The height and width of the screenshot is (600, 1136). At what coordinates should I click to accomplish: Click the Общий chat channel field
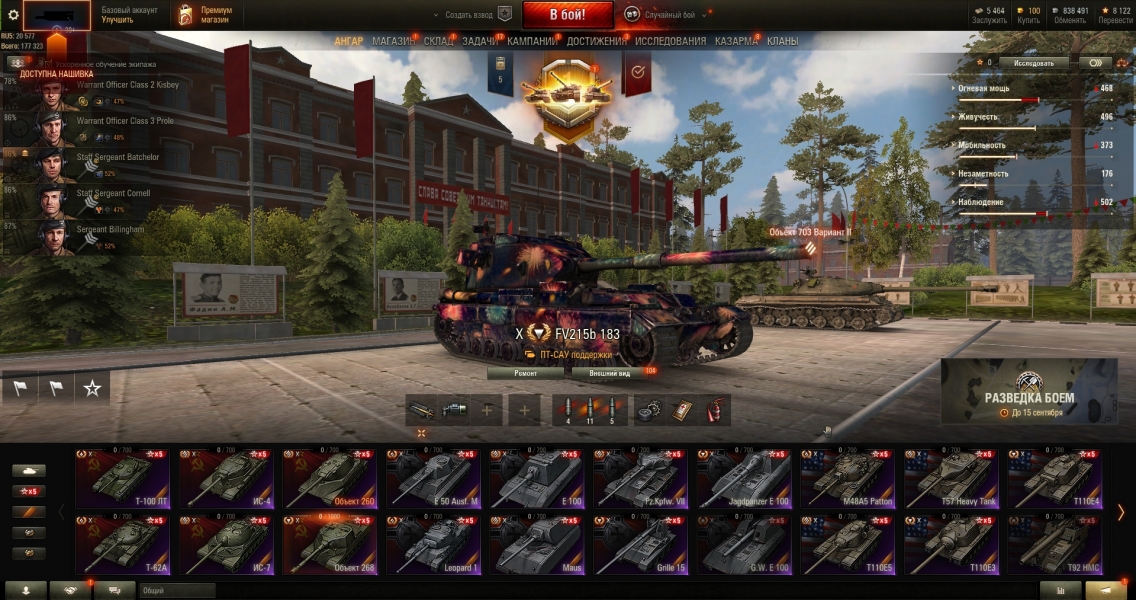point(177,590)
